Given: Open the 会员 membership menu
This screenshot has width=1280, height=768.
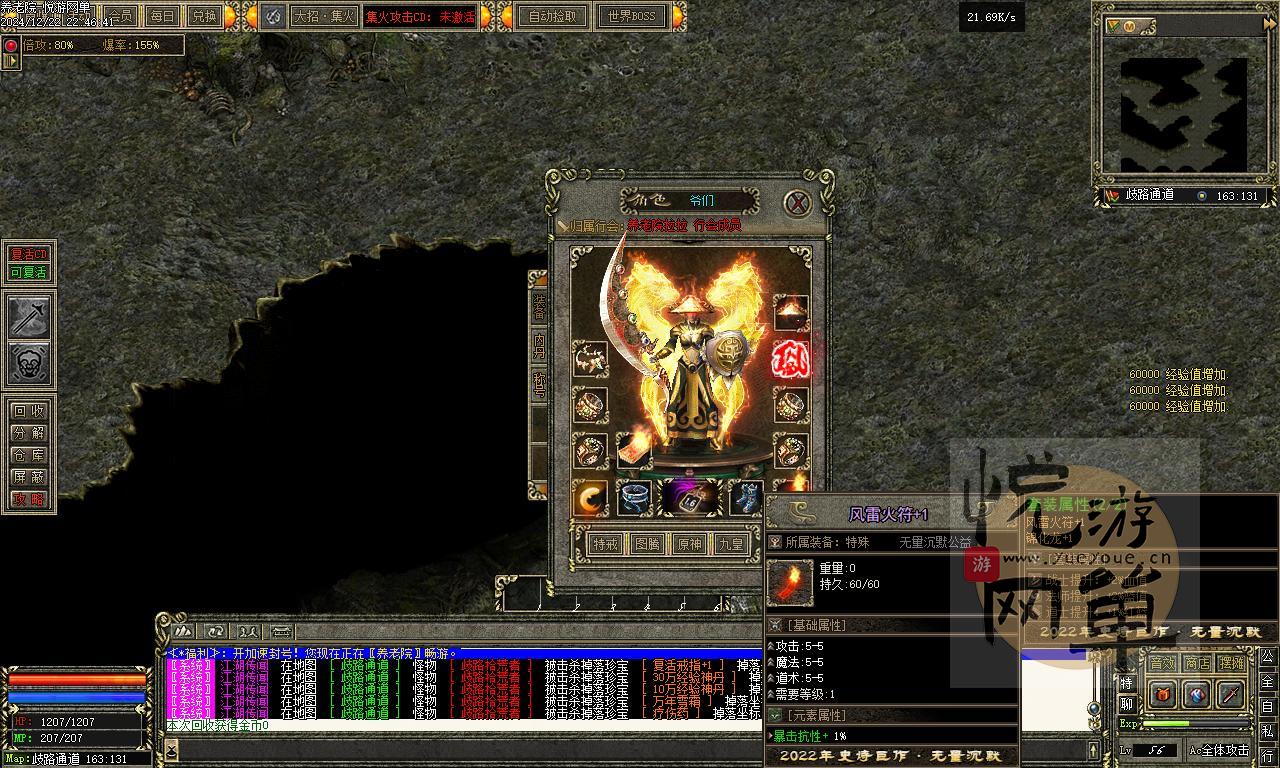Looking at the screenshot, I should click(x=120, y=16).
